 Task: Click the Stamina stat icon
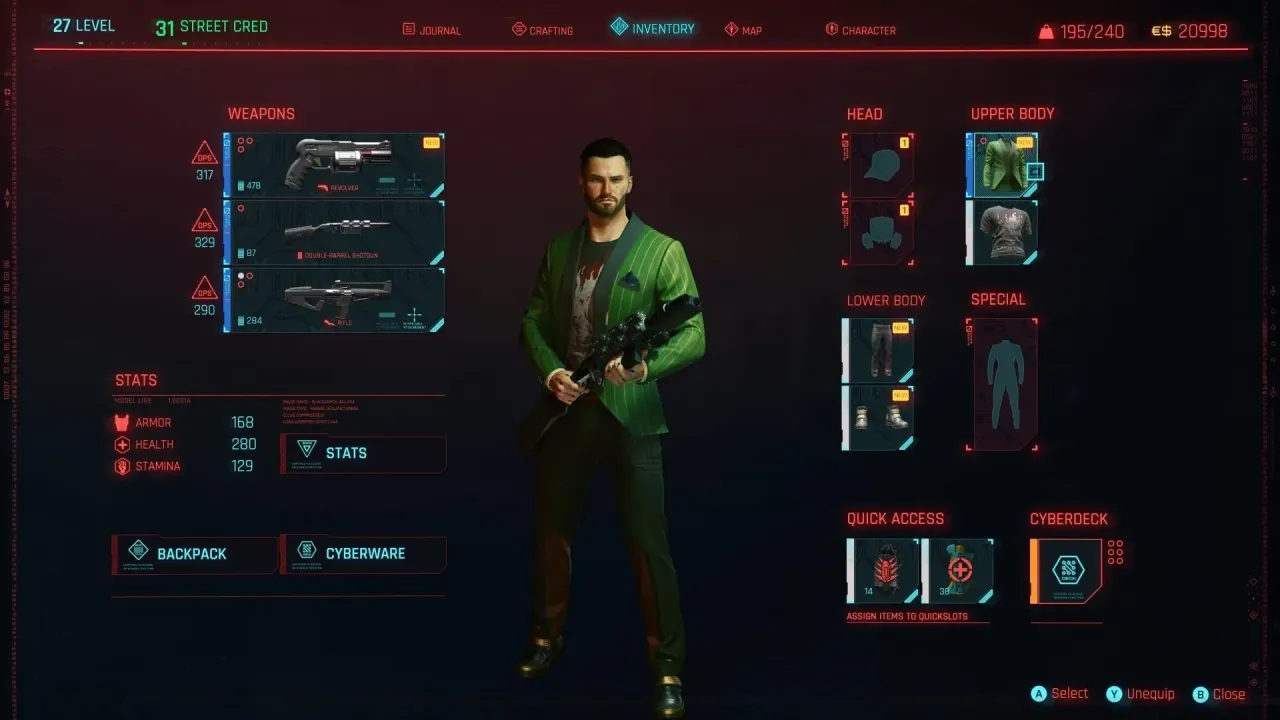pyautogui.click(x=122, y=466)
